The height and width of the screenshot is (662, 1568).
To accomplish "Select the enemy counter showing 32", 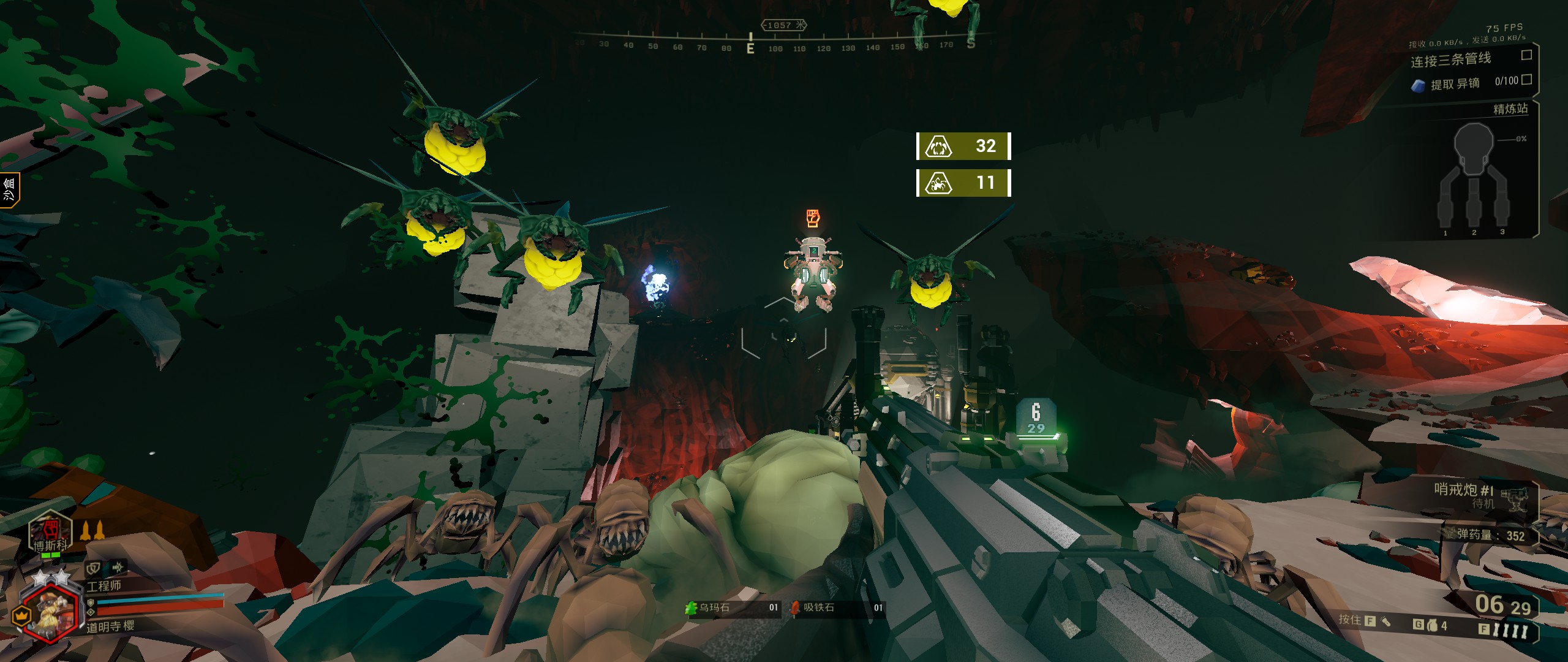I will pyautogui.click(x=963, y=146).
